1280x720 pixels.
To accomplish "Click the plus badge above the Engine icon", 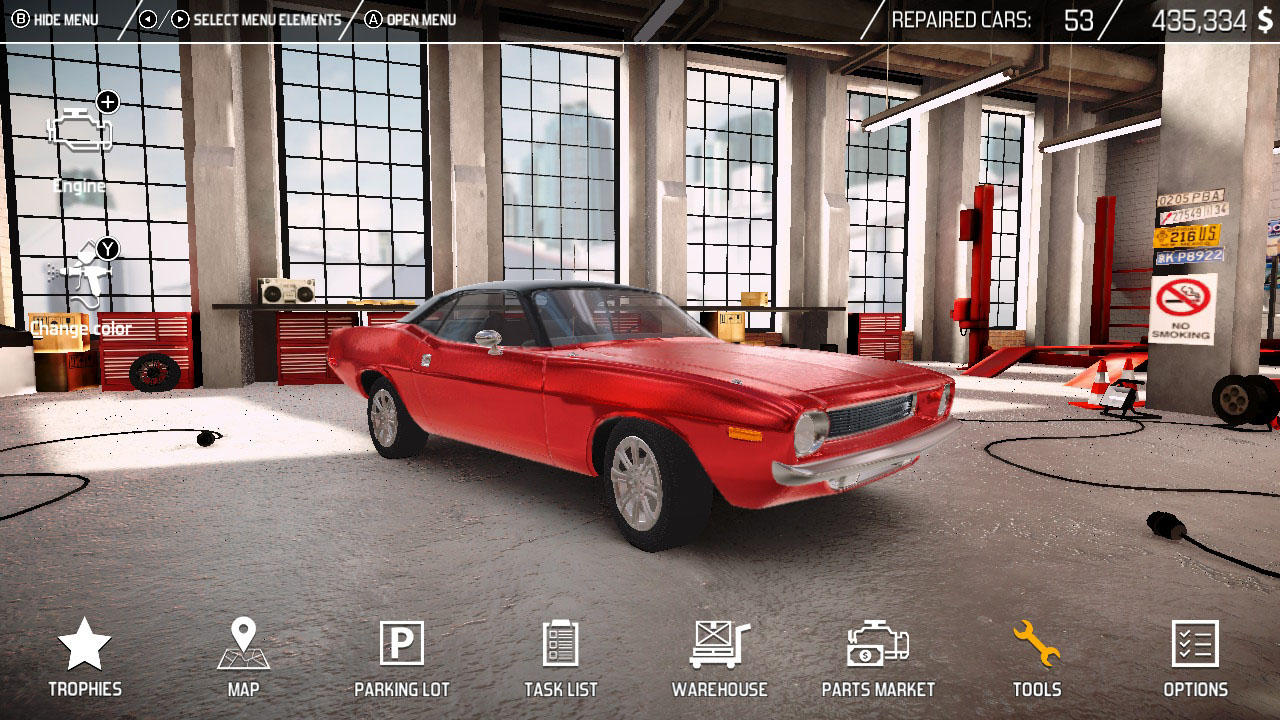I will point(106,100).
